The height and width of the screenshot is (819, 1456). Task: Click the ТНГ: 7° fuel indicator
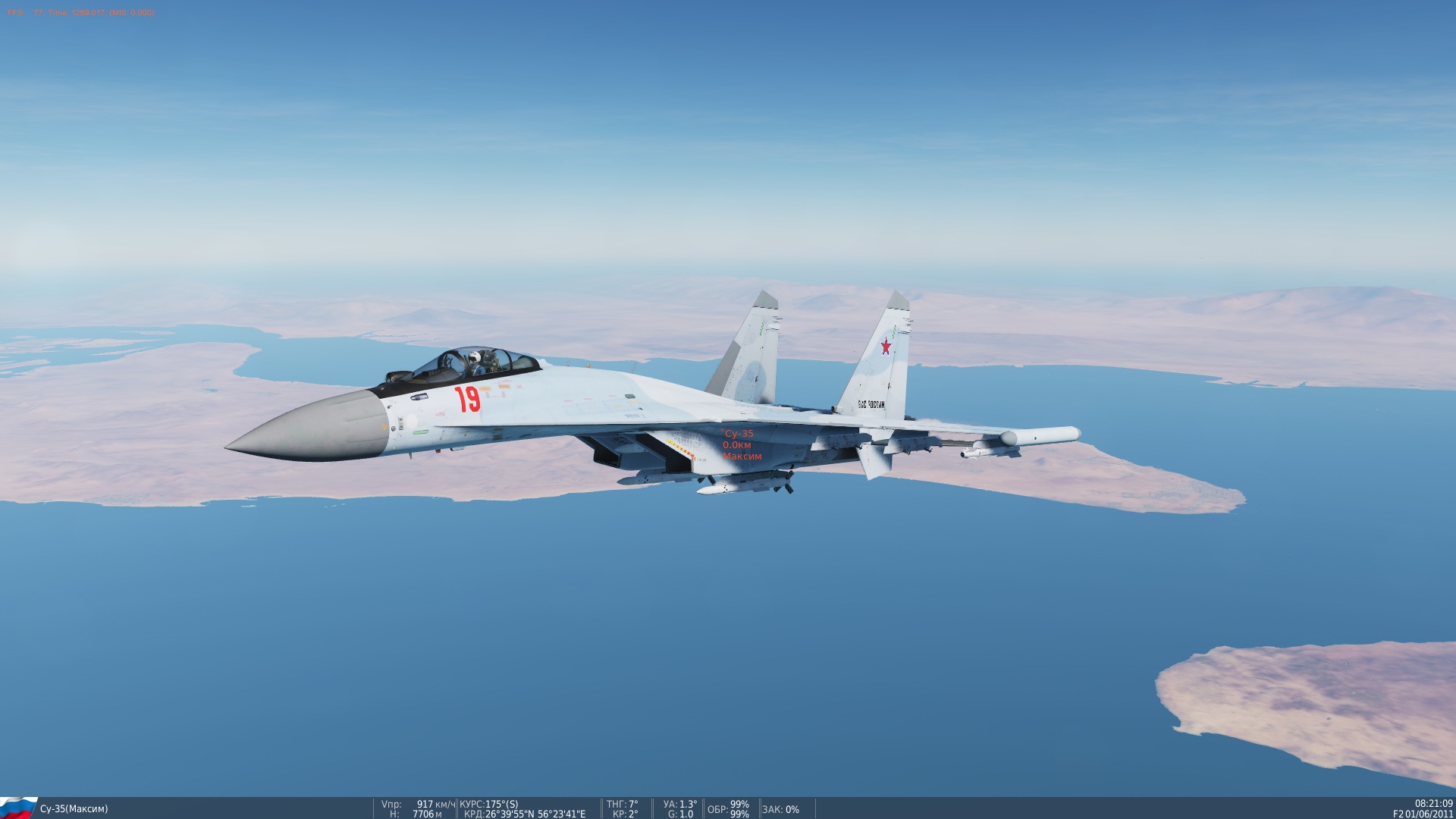[622, 804]
